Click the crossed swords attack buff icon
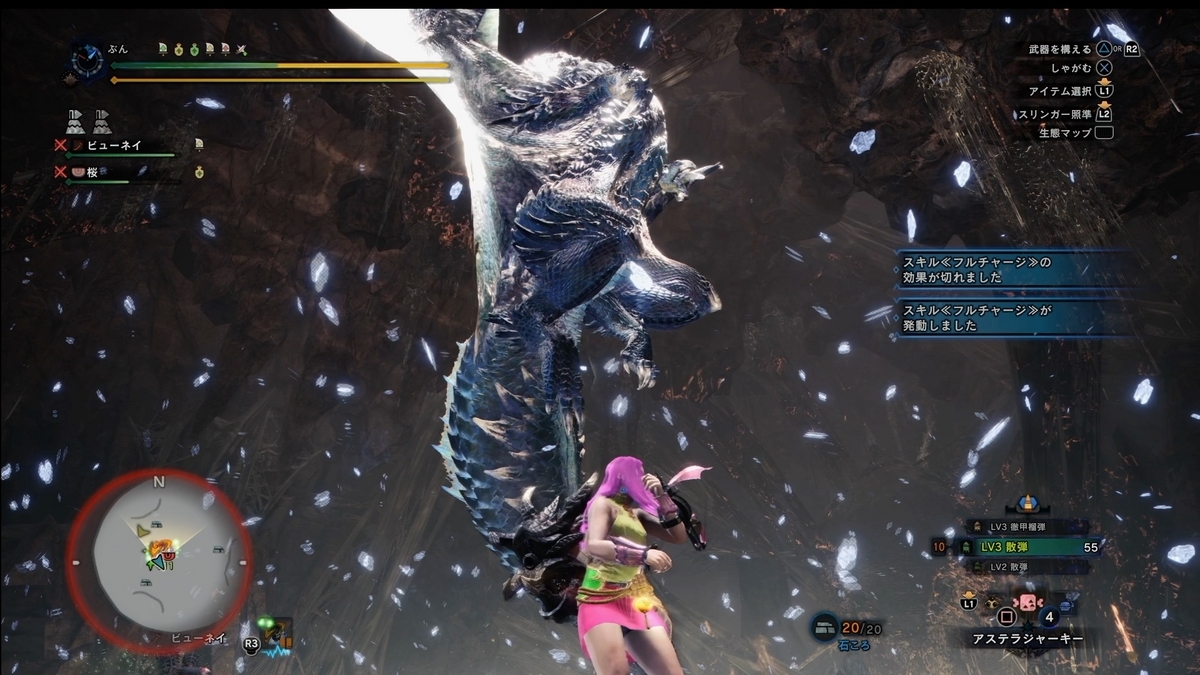This screenshot has height=675, width=1200. 241,49
